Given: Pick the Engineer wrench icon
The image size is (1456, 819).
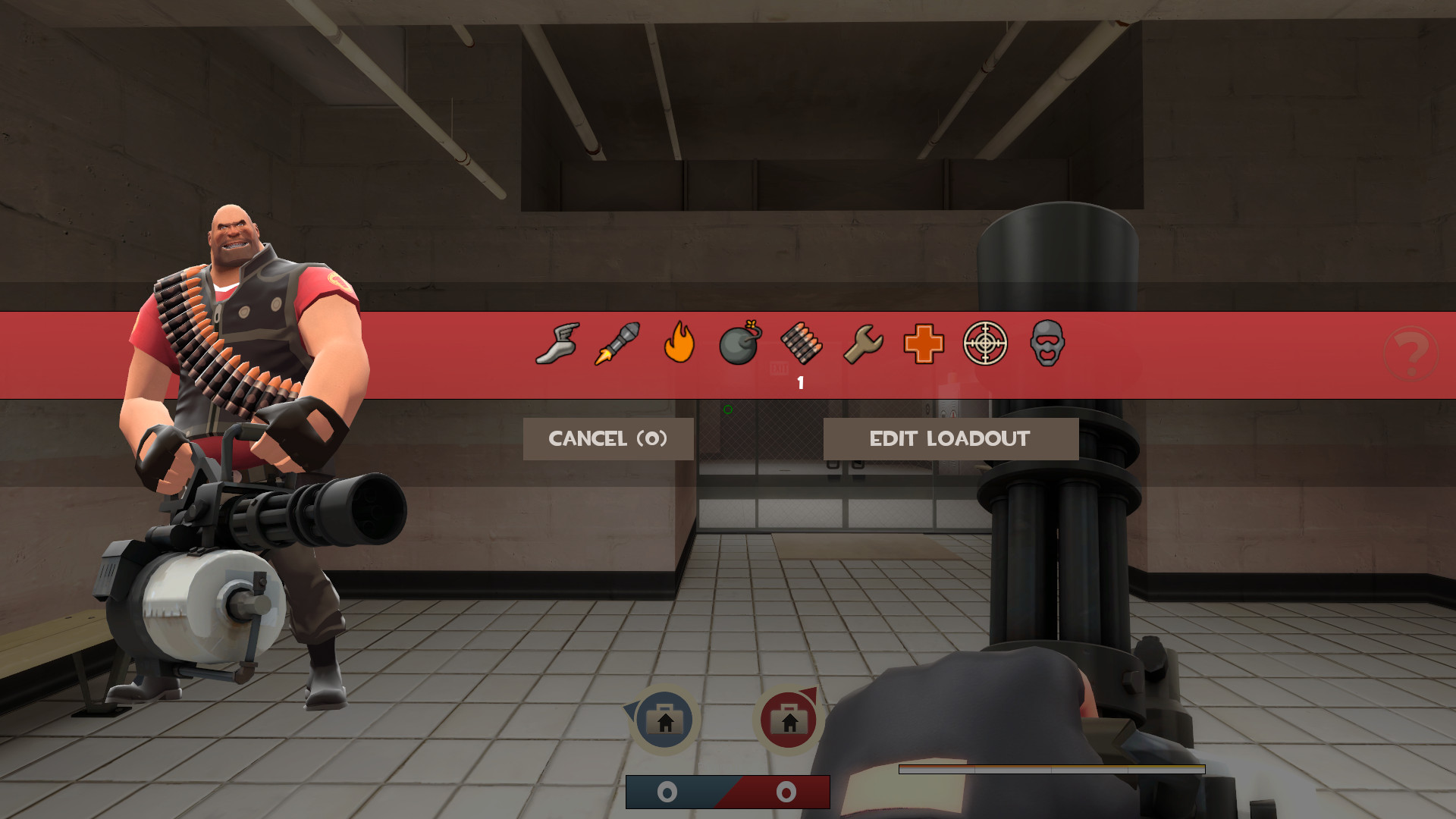Looking at the screenshot, I should (862, 344).
